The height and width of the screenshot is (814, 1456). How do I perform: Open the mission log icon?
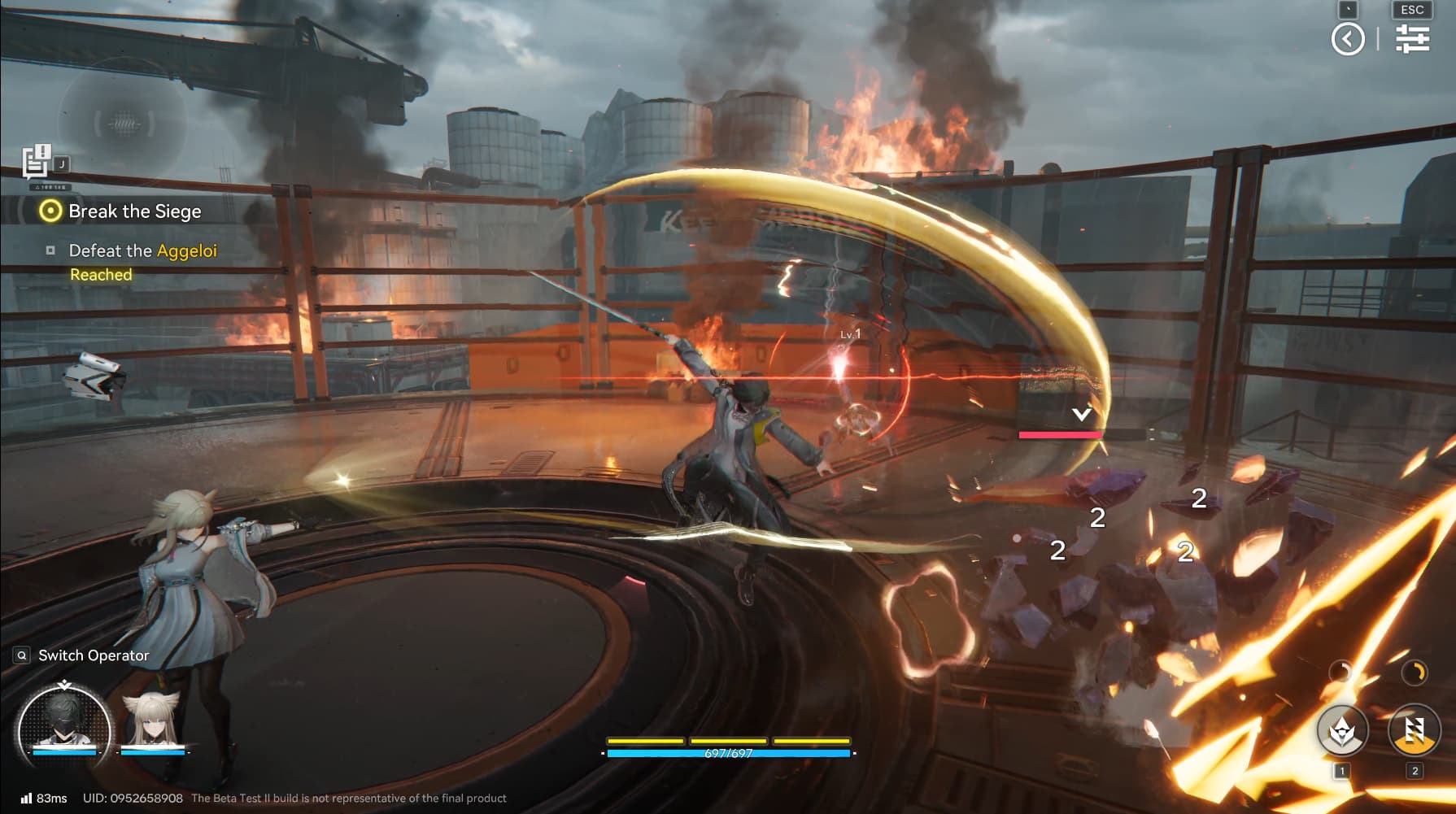pyautogui.click(x=37, y=162)
